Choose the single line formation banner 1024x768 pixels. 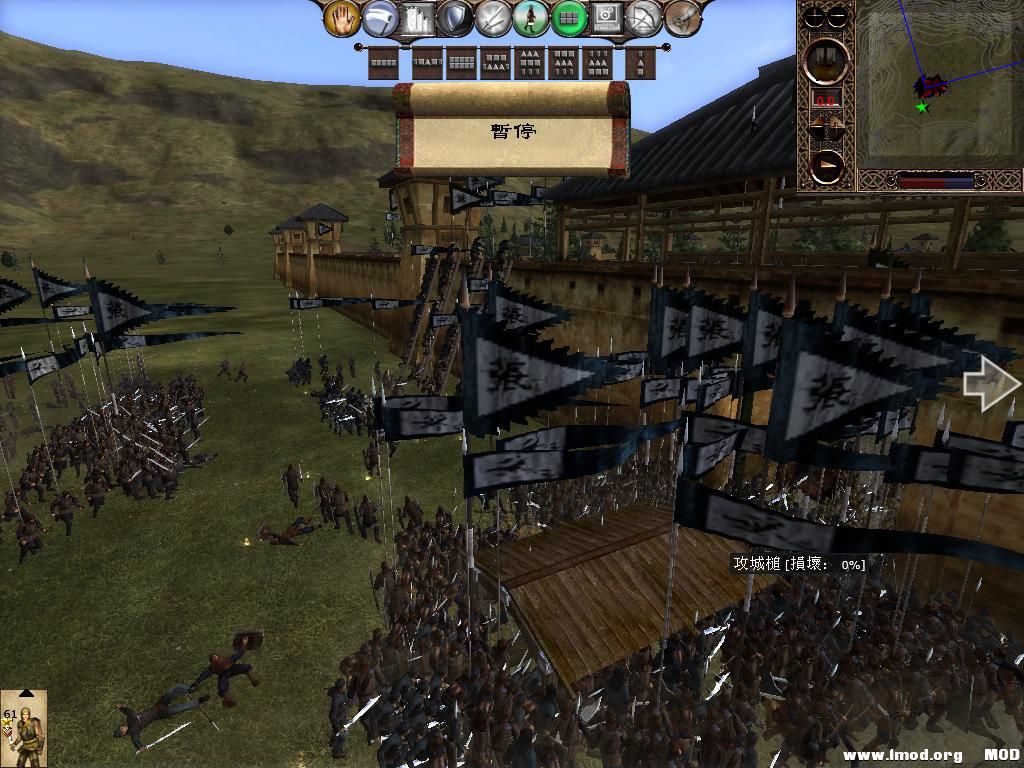tap(384, 63)
